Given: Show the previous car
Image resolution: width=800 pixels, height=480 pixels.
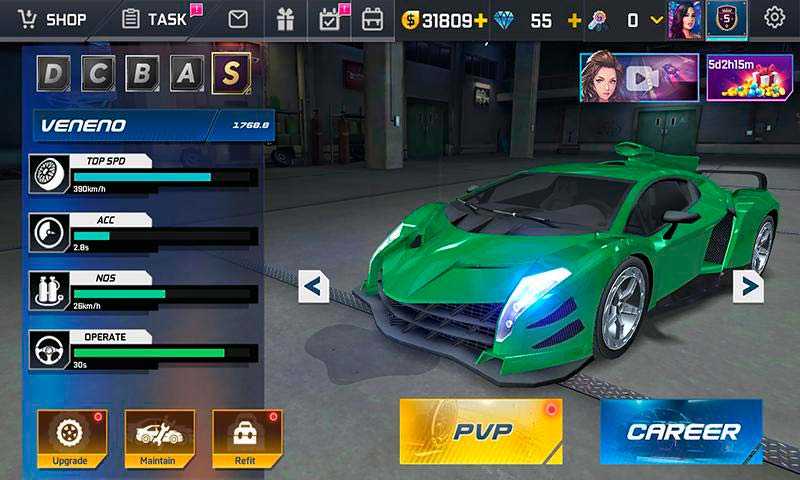Looking at the screenshot, I should 314,287.
